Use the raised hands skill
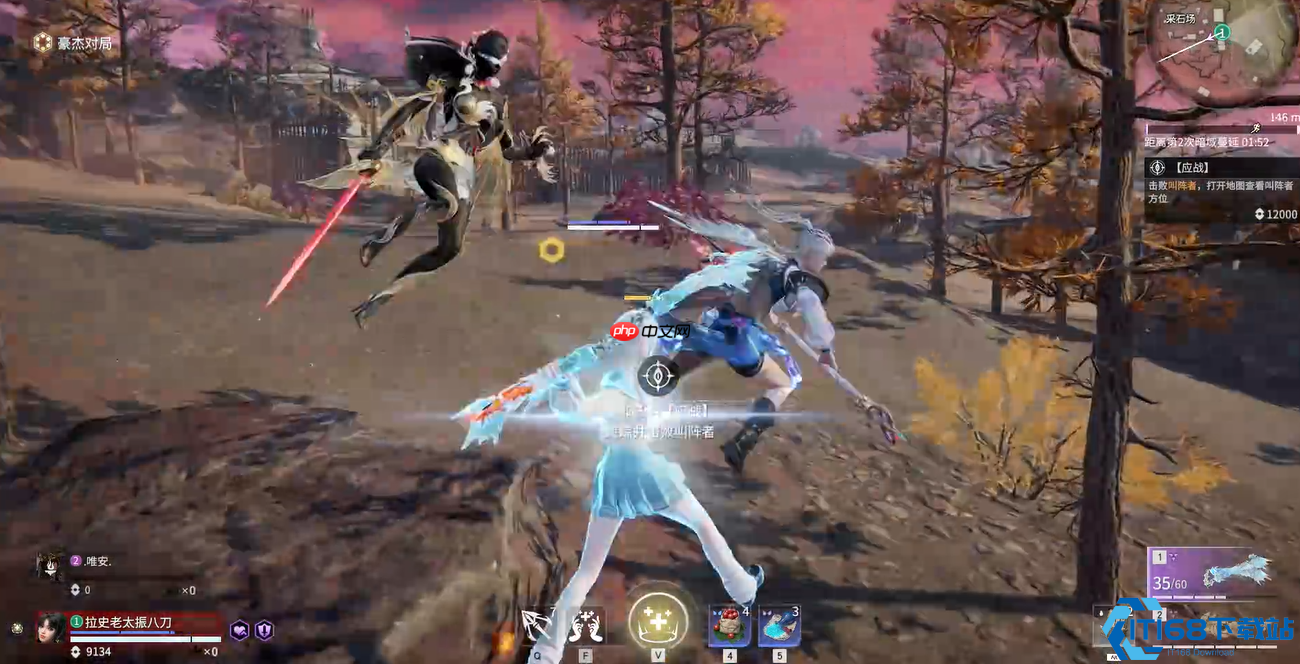The height and width of the screenshot is (664, 1300). coord(586,627)
